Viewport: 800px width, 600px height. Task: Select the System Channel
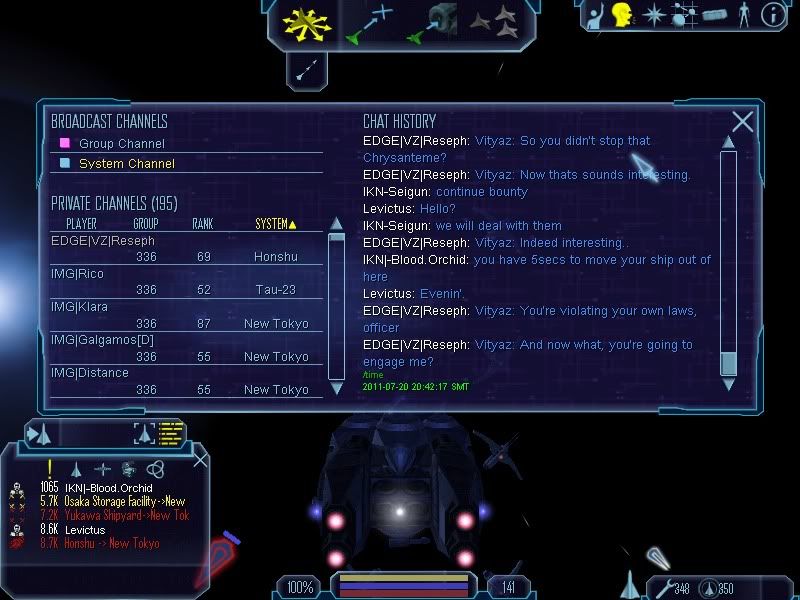coord(126,163)
